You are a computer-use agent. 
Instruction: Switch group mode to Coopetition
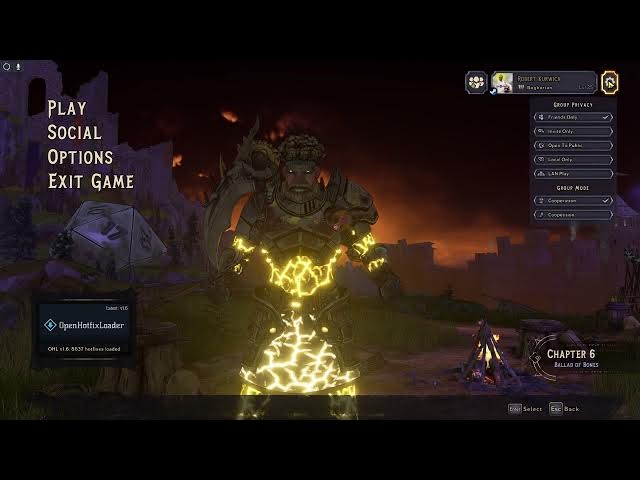pos(572,214)
